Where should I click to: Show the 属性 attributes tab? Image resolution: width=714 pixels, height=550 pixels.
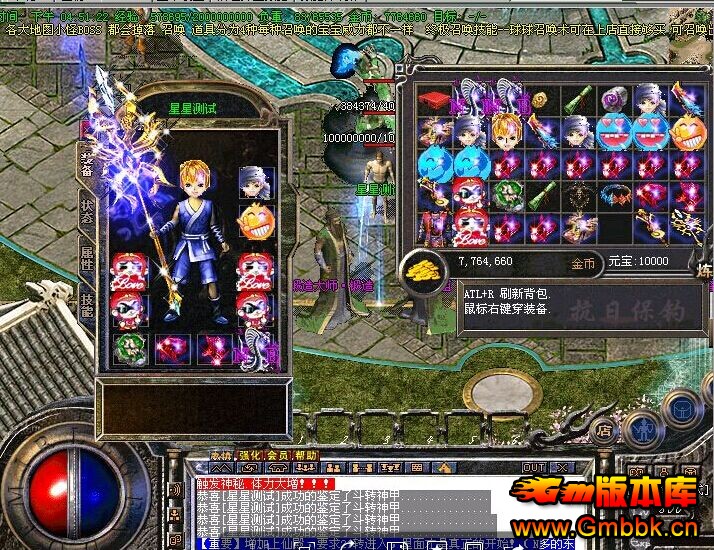(x=87, y=260)
